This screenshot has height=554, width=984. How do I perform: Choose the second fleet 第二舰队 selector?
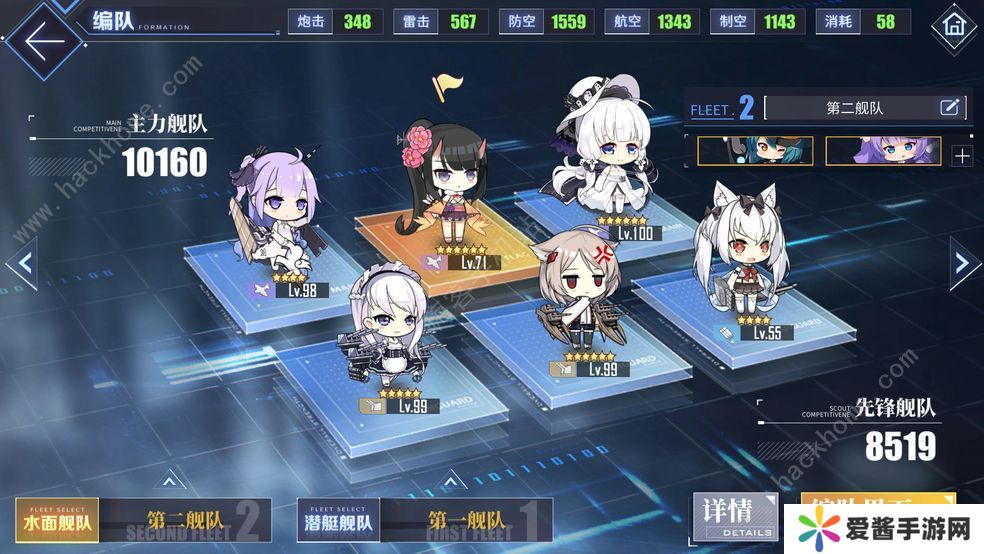pyautogui.click(x=185, y=520)
